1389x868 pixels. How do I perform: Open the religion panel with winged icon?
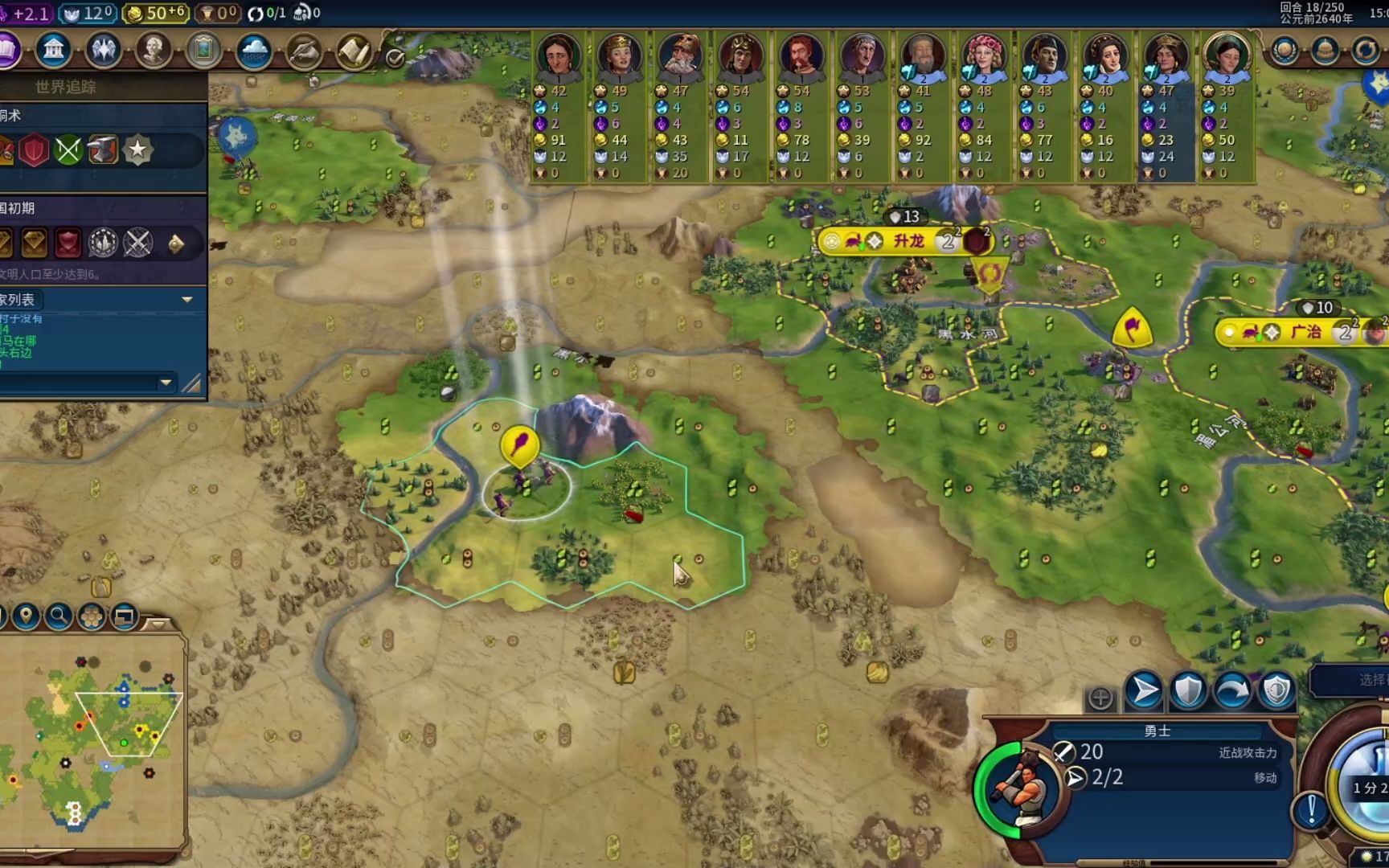tap(103, 51)
